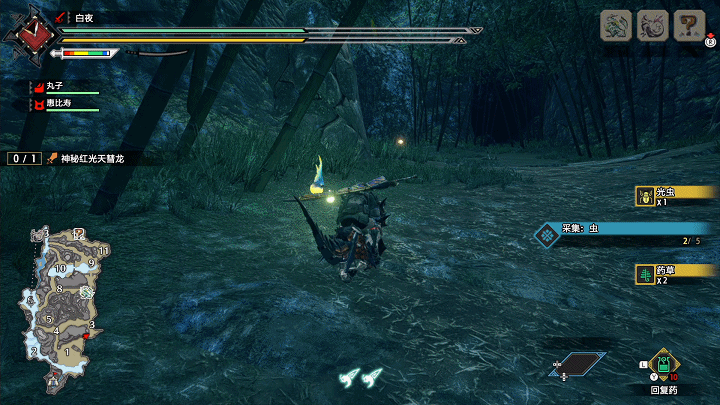Select the 回复药 item slot
Screen dimensions: 720x405
point(663,366)
